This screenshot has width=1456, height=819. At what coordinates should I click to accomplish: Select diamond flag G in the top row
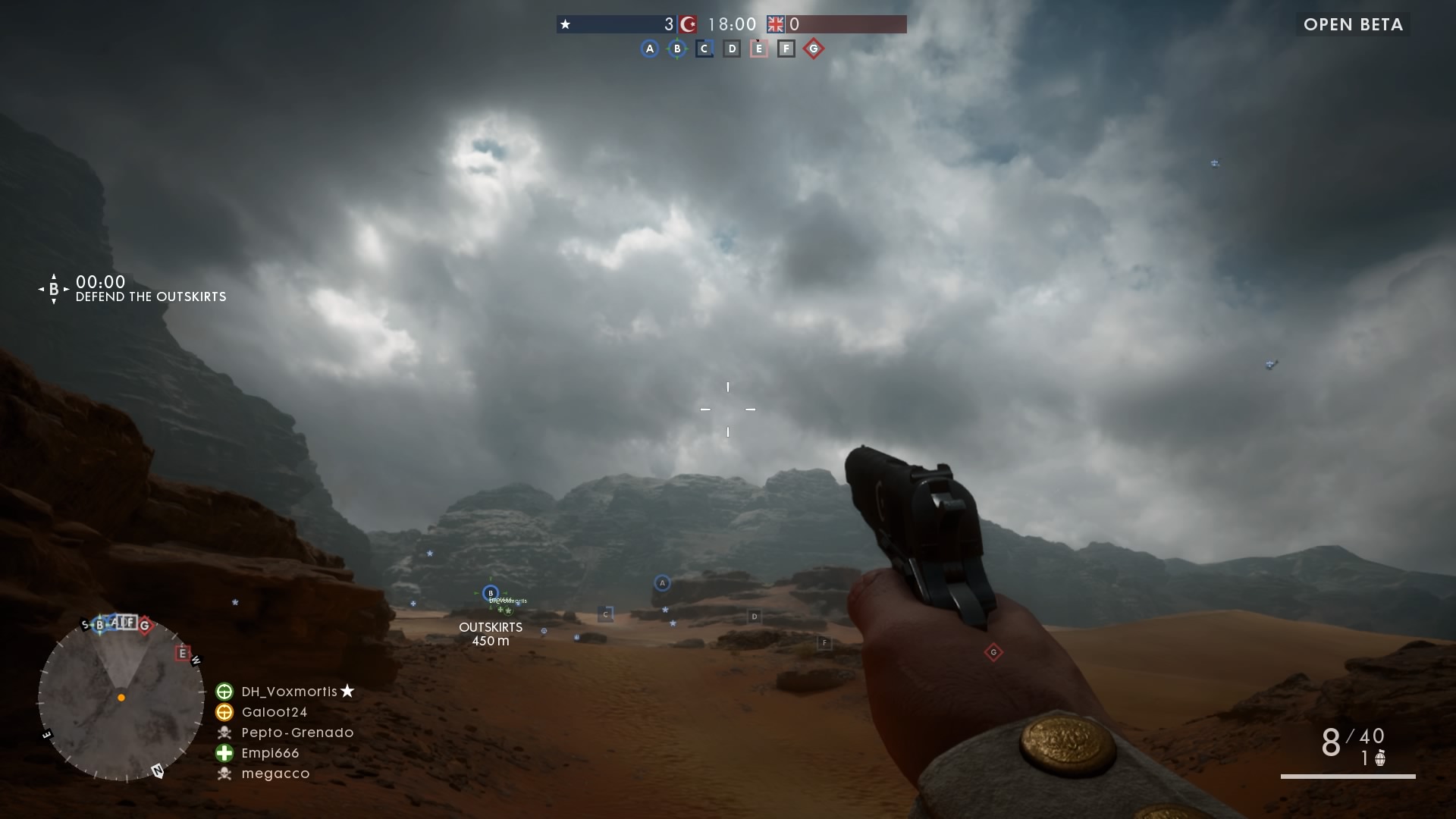814,49
